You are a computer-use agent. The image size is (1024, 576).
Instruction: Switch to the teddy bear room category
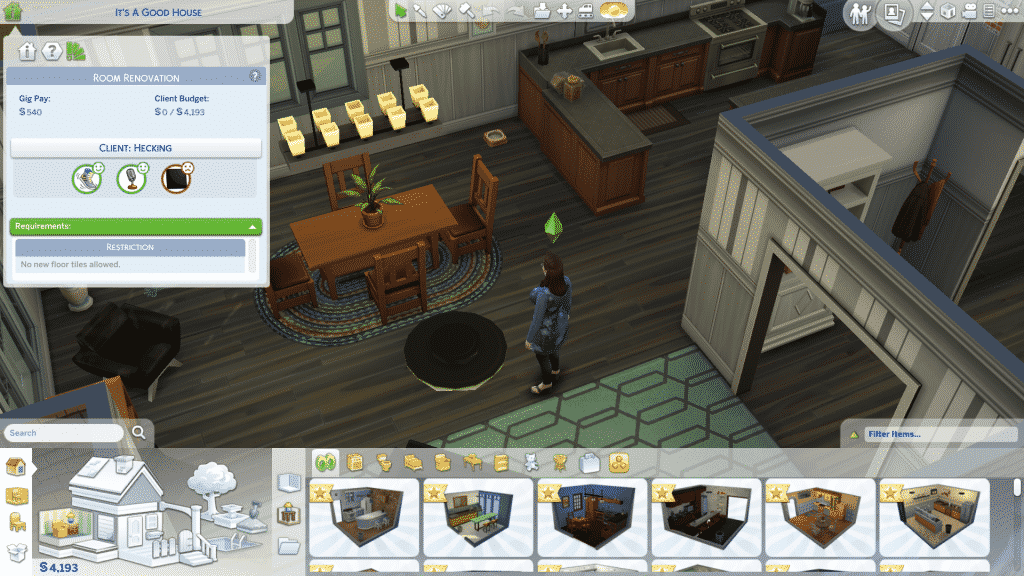tap(532, 462)
